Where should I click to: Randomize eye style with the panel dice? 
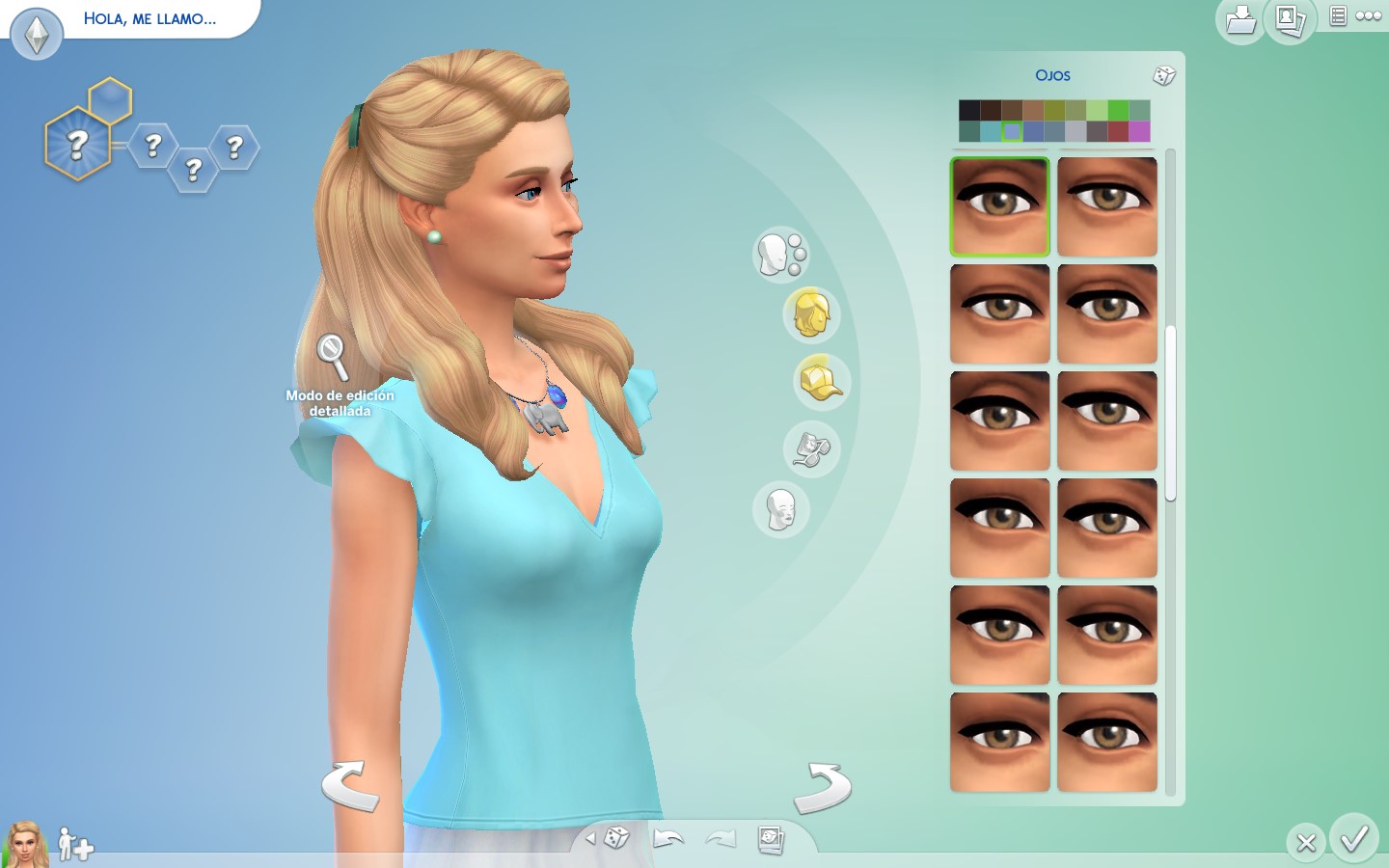coord(1166,74)
